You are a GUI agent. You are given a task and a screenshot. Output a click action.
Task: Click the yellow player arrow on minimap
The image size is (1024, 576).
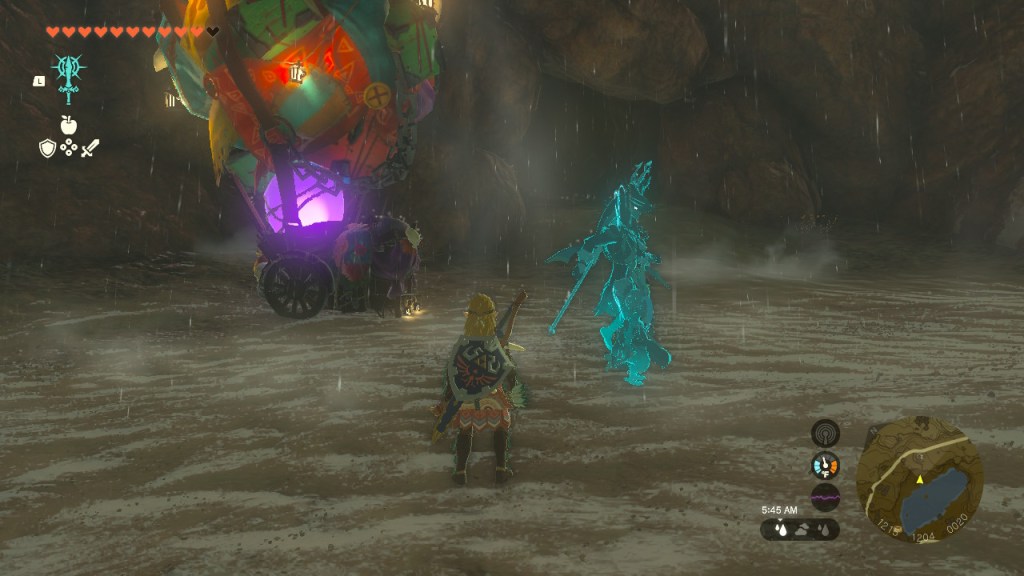coord(919,480)
